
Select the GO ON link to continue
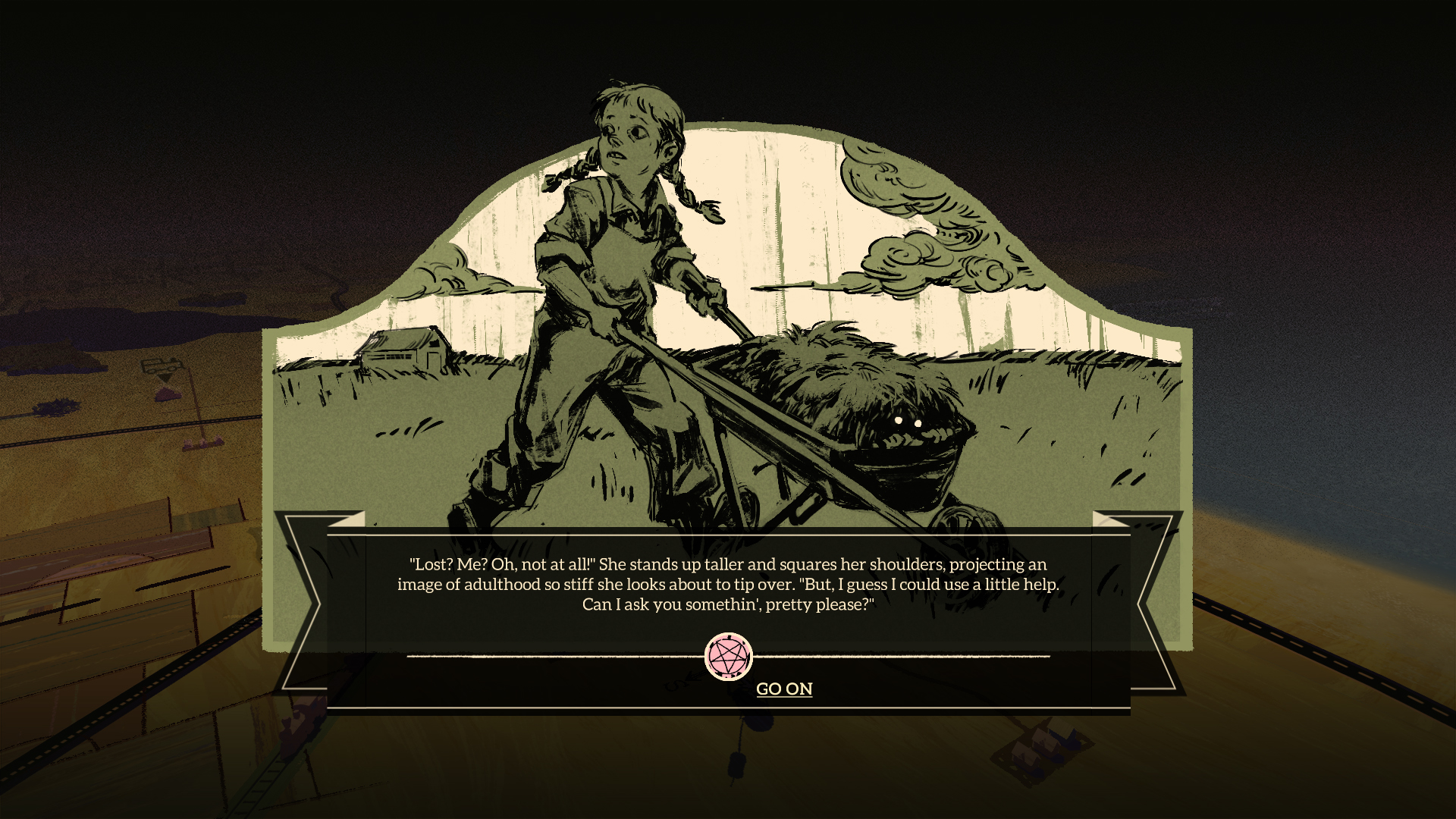[784, 689]
